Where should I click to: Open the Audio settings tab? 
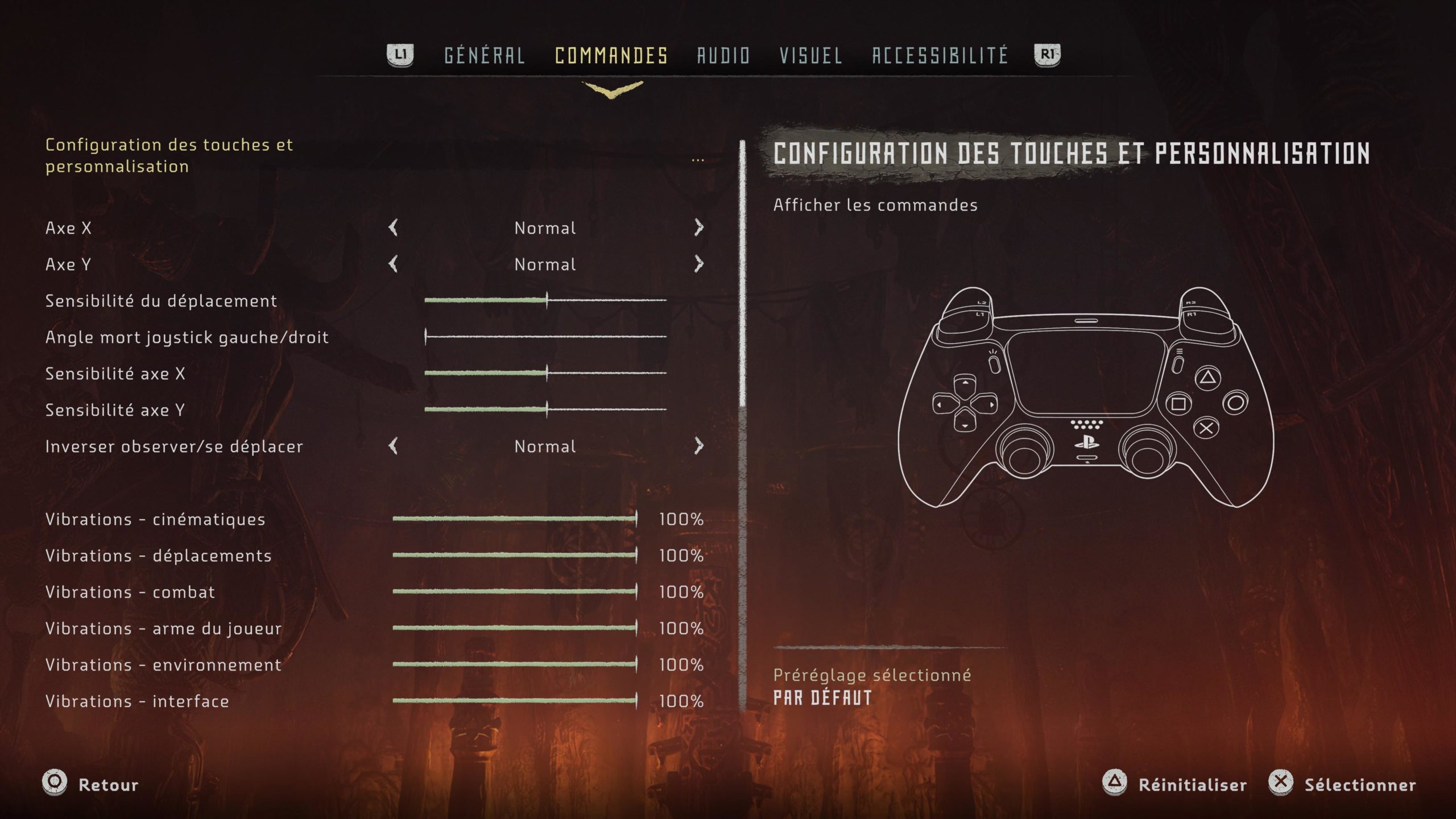723,55
